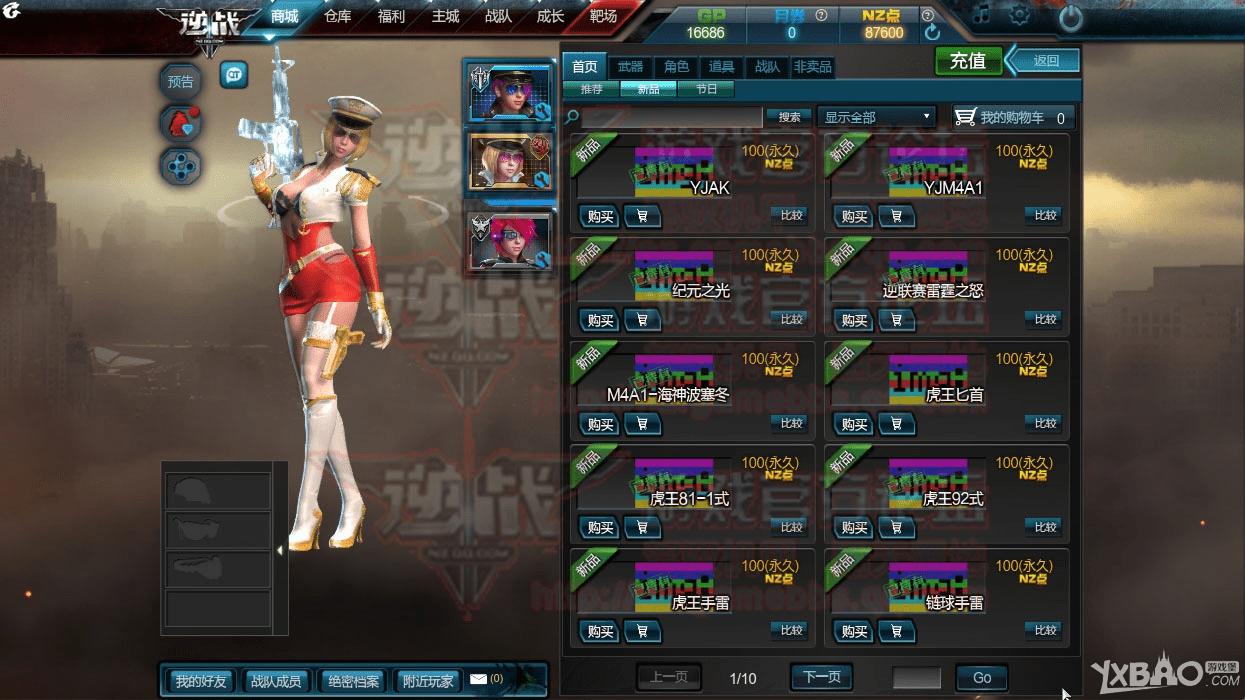Click the green 充值 recharge button
The image size is (1245, 700).
967,61
